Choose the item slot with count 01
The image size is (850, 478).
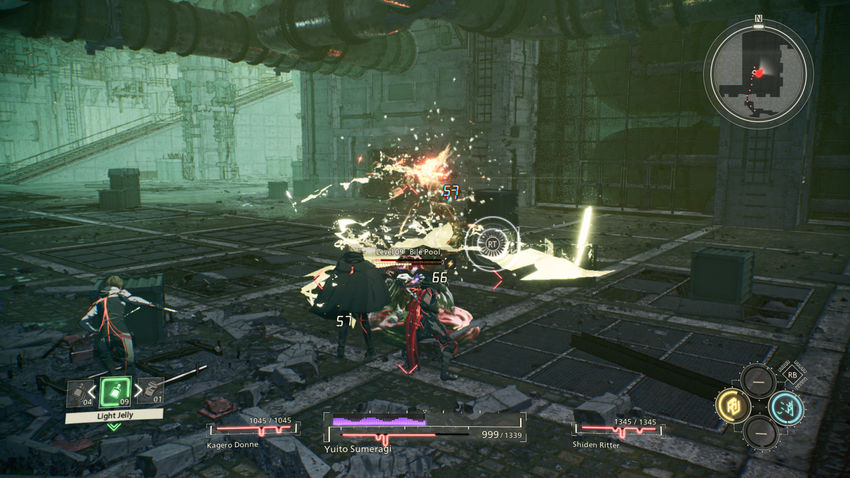[151, 392]
